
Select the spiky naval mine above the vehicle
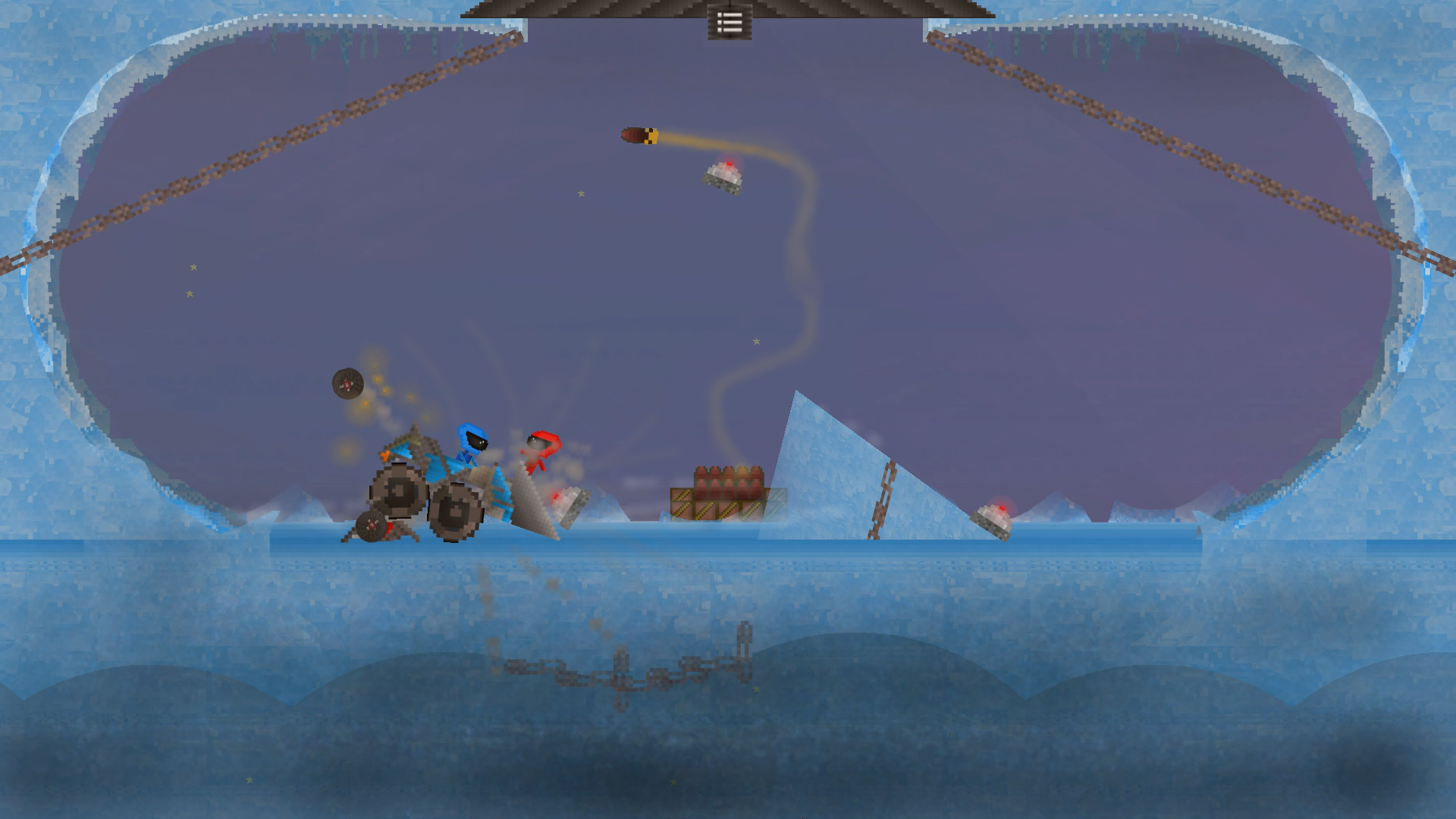(x=348, y=384)
